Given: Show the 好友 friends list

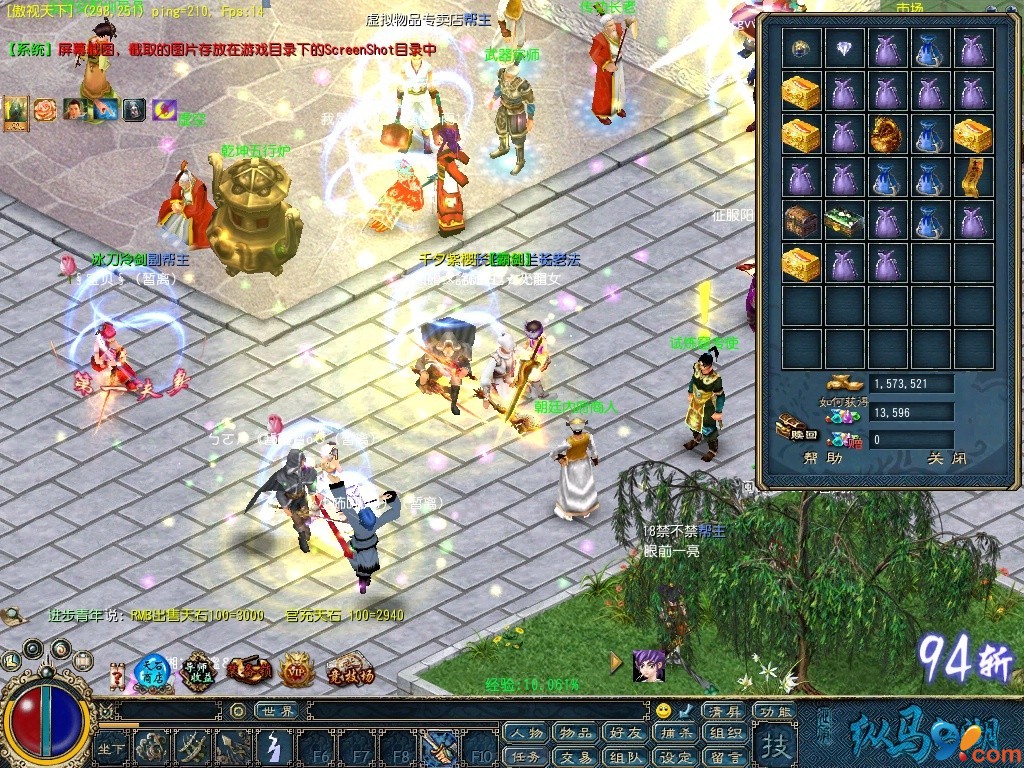Looking at the screenshot, I should 625,733.
